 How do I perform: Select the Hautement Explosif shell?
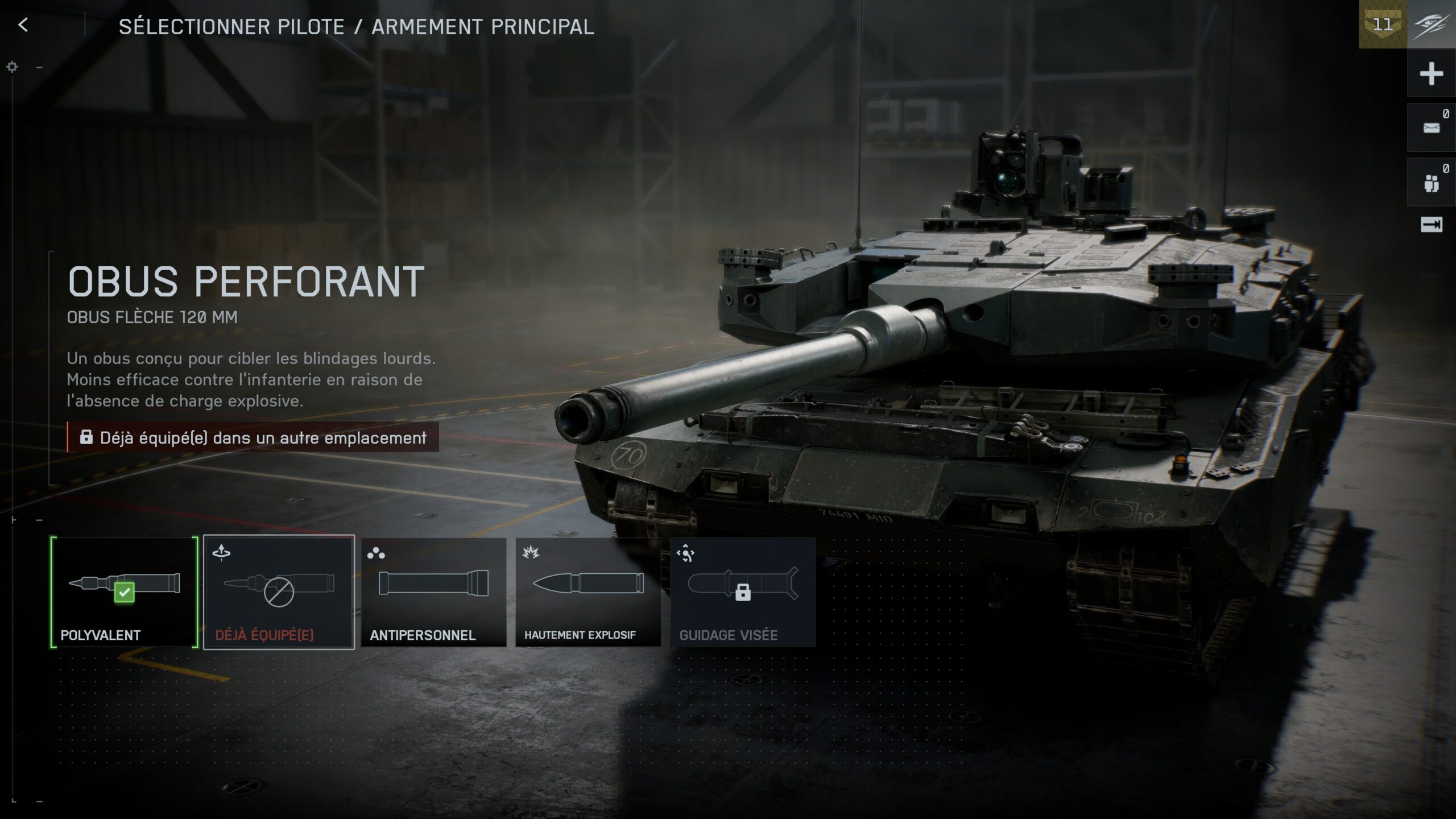[588, 591]
